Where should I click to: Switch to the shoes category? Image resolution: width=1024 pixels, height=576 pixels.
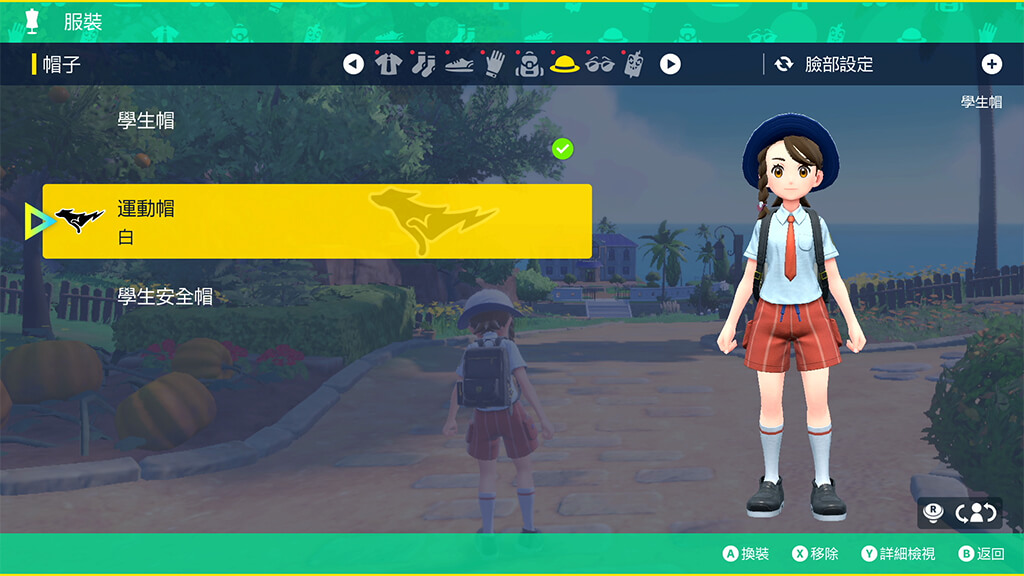pyautogui.click(x=458, y=65)
